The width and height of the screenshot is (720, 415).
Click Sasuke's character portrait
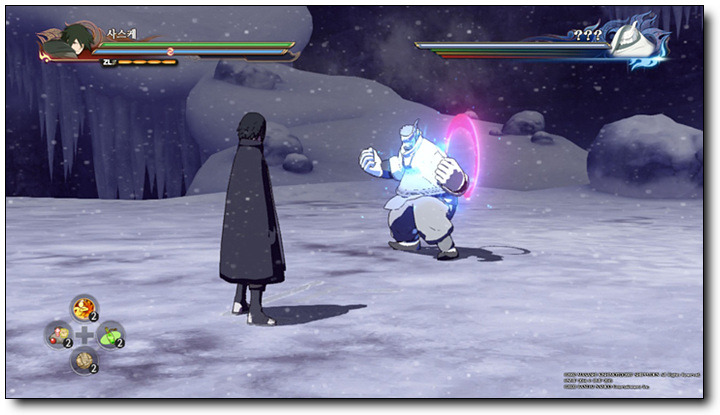point(68,42)
